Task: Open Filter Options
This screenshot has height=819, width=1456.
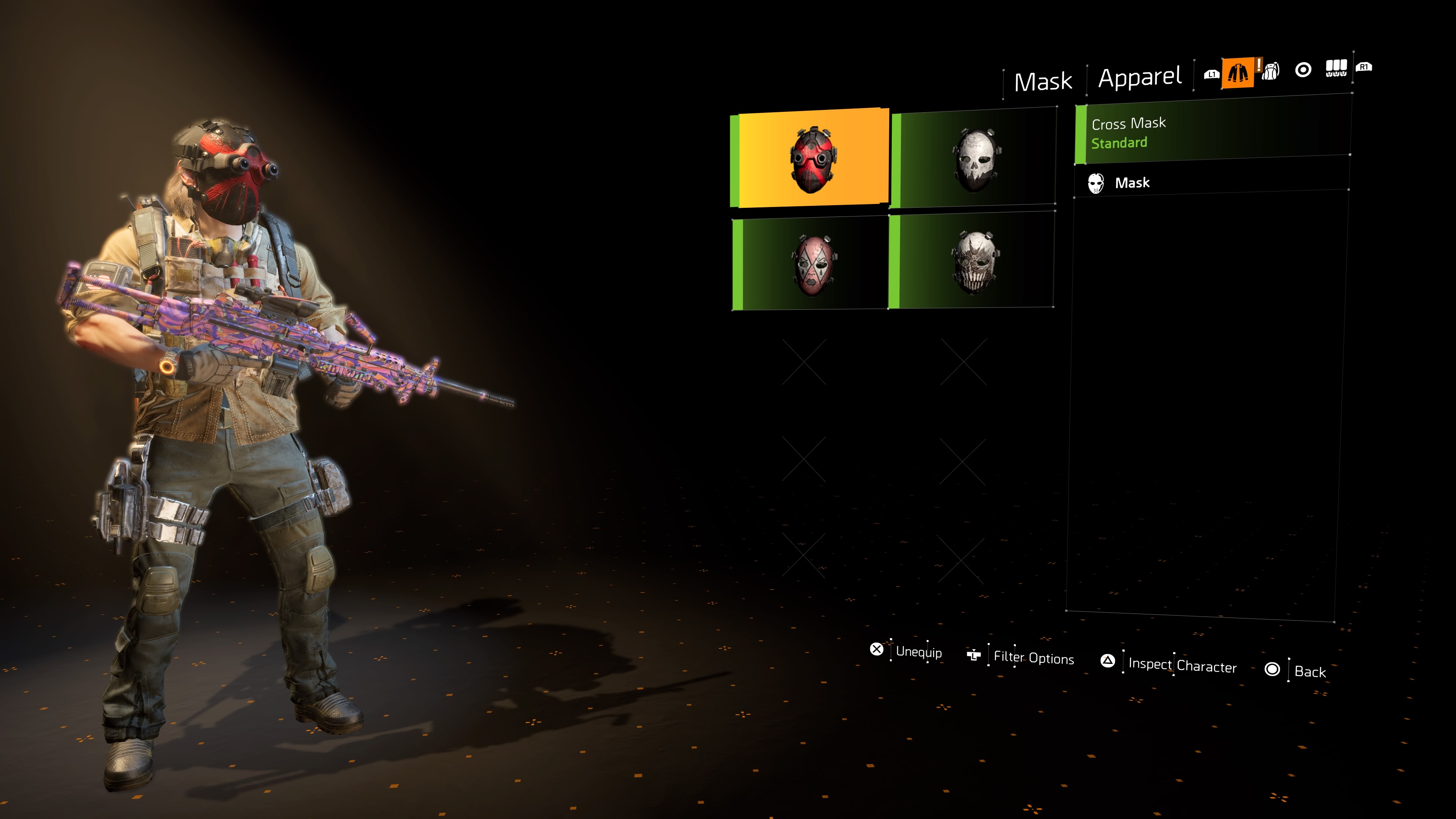Action: (1022, 657)
